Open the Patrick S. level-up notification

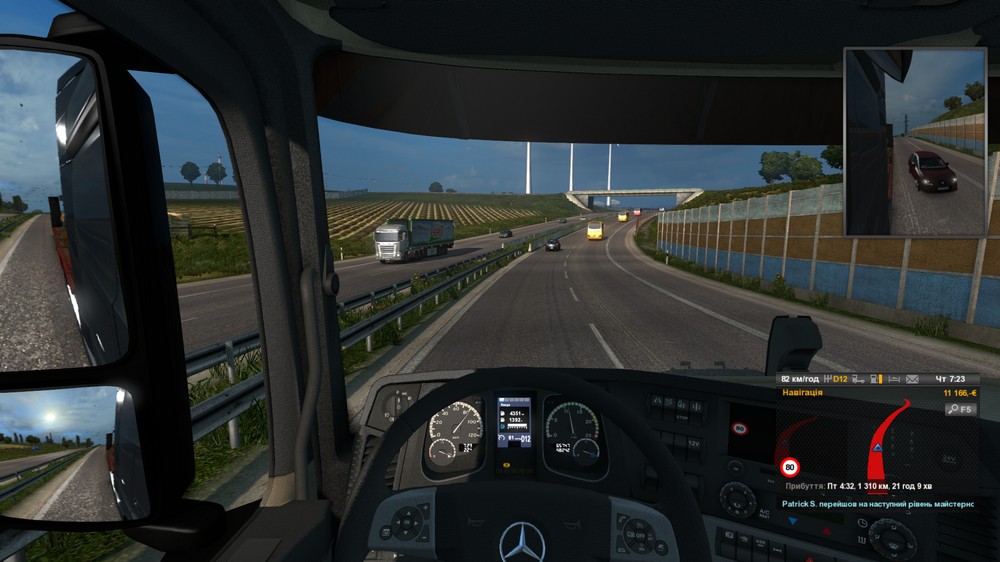tap(885, 504)
